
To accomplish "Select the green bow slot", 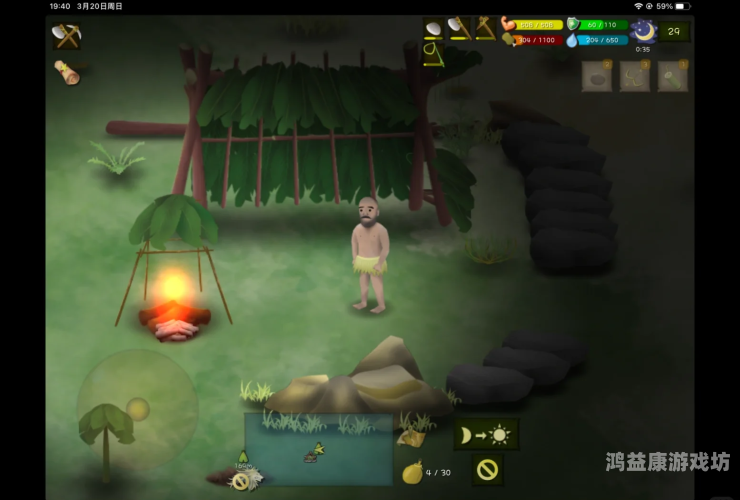I will [x=434, y=53].
